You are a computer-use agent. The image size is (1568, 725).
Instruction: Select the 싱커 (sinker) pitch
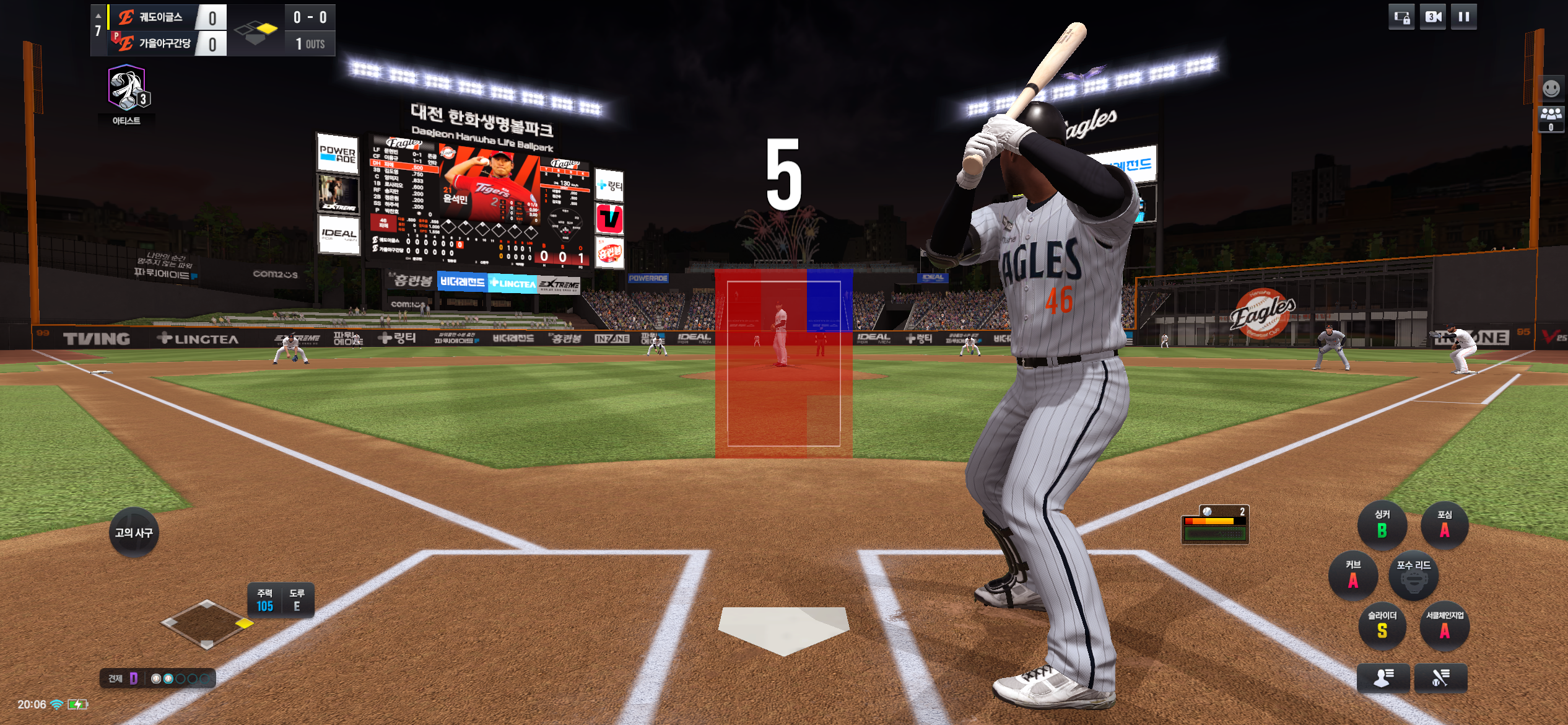tap(1382, 525)
